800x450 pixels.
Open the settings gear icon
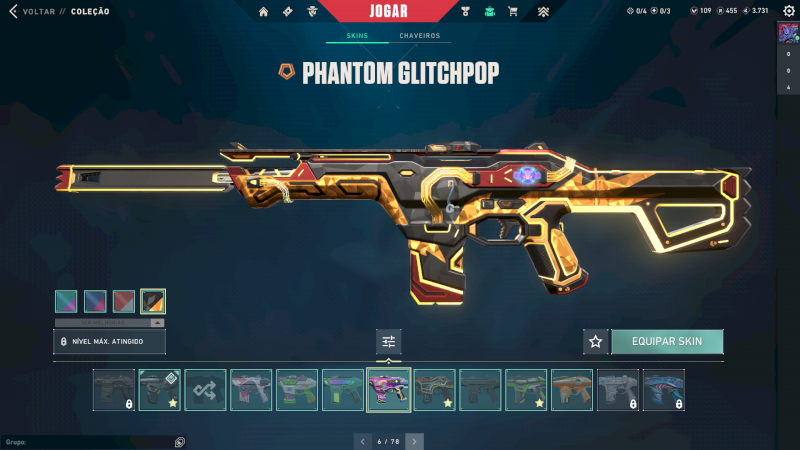[788, 11]
